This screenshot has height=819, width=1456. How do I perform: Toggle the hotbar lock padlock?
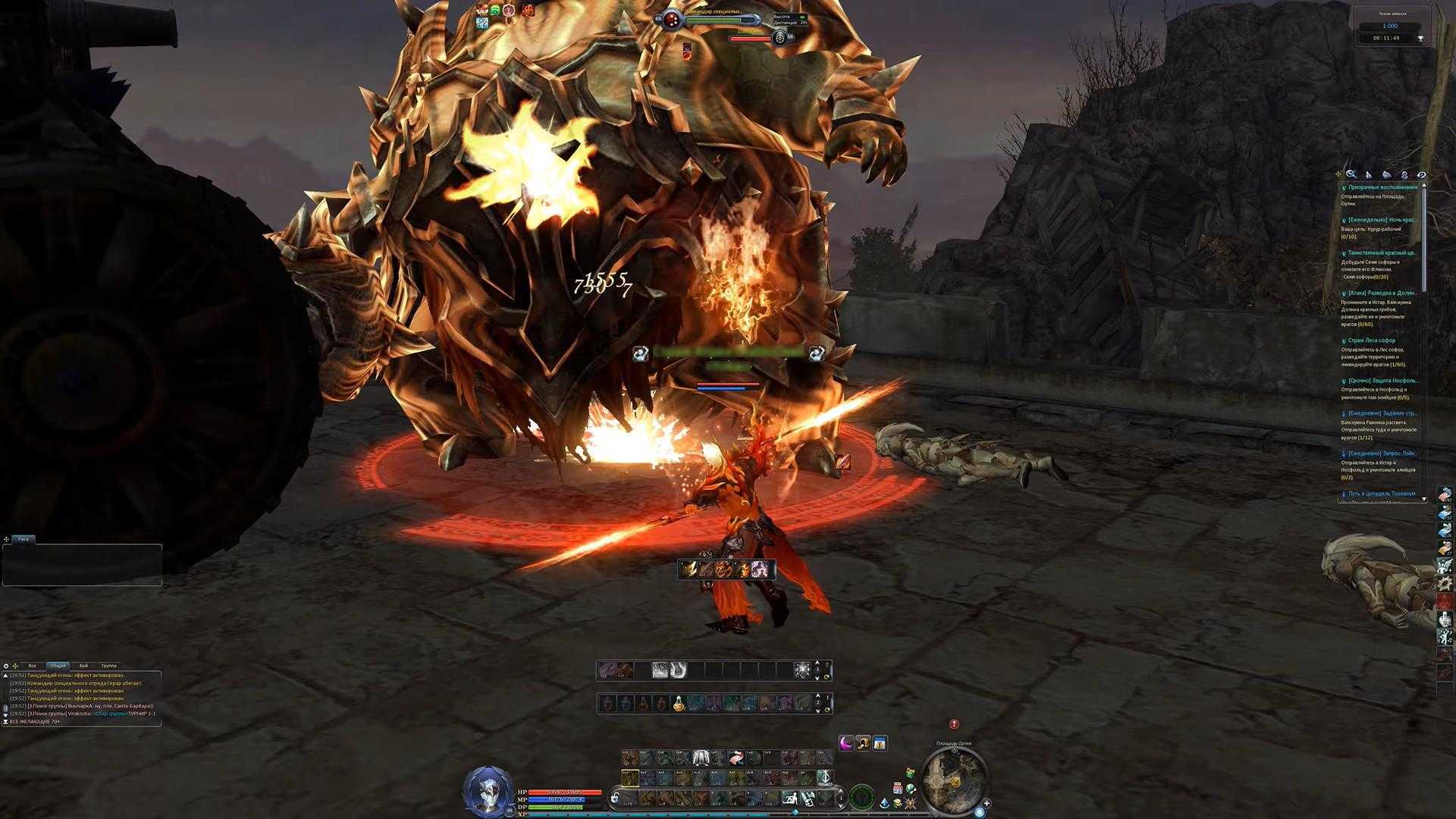(x=615, y=798)
